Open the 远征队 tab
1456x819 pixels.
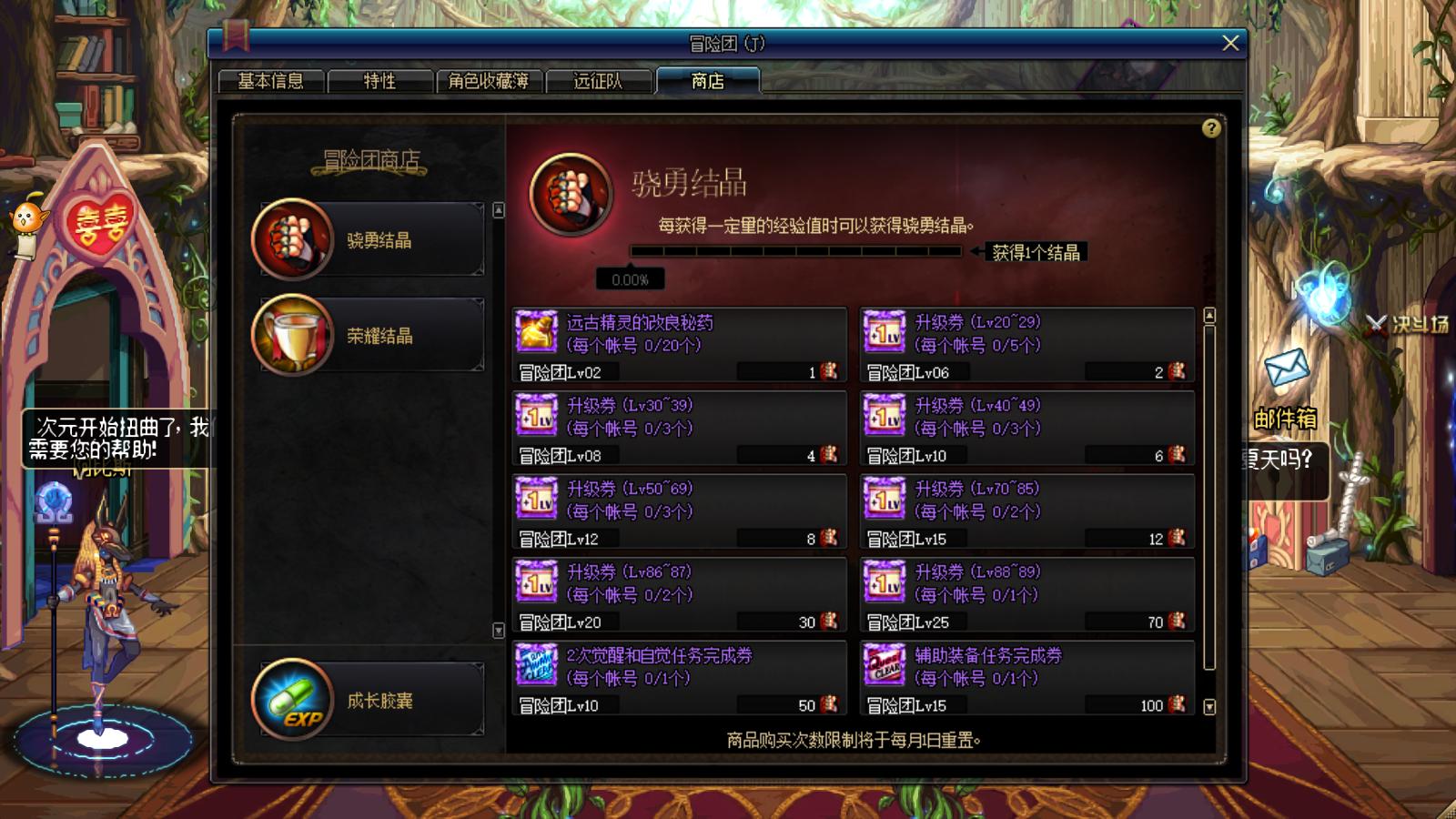click(599, 80)
